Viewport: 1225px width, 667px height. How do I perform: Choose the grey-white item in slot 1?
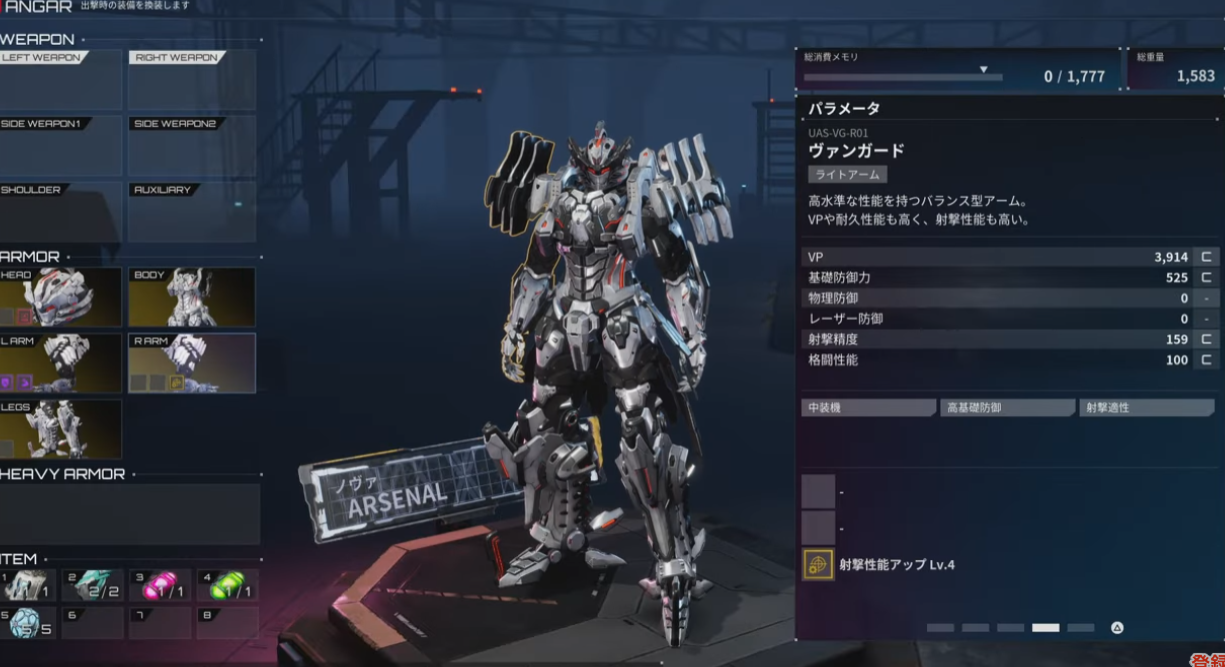click(28, 585)
